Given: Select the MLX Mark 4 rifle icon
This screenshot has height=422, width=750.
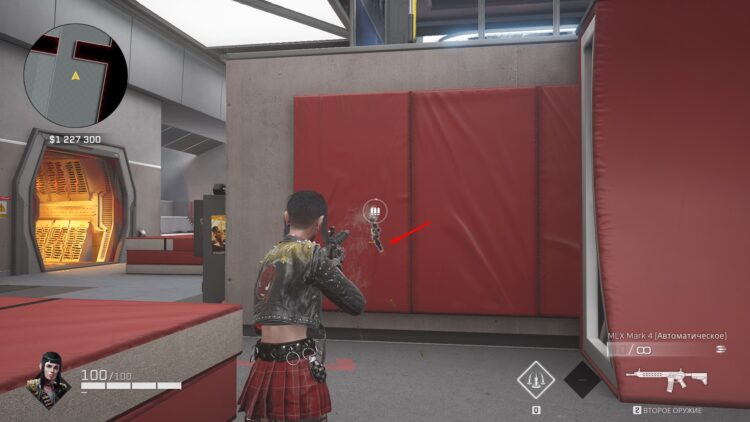Looking at the screenshot, I should [666, 379].
